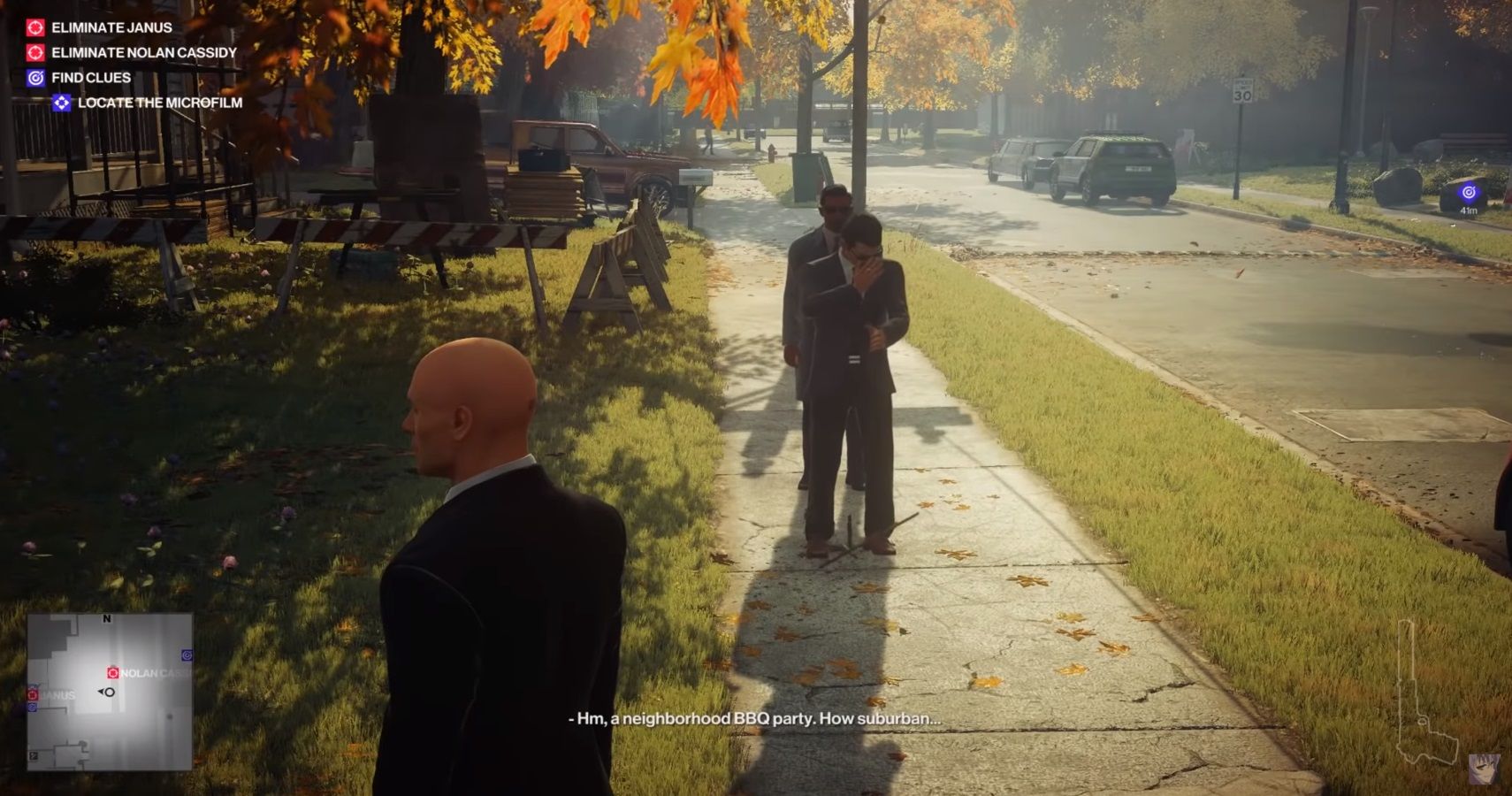This screenshot has height=796, width=1512.
Task: Select the ELIMINATE JANUS objective text
Action: pos(114,27)
